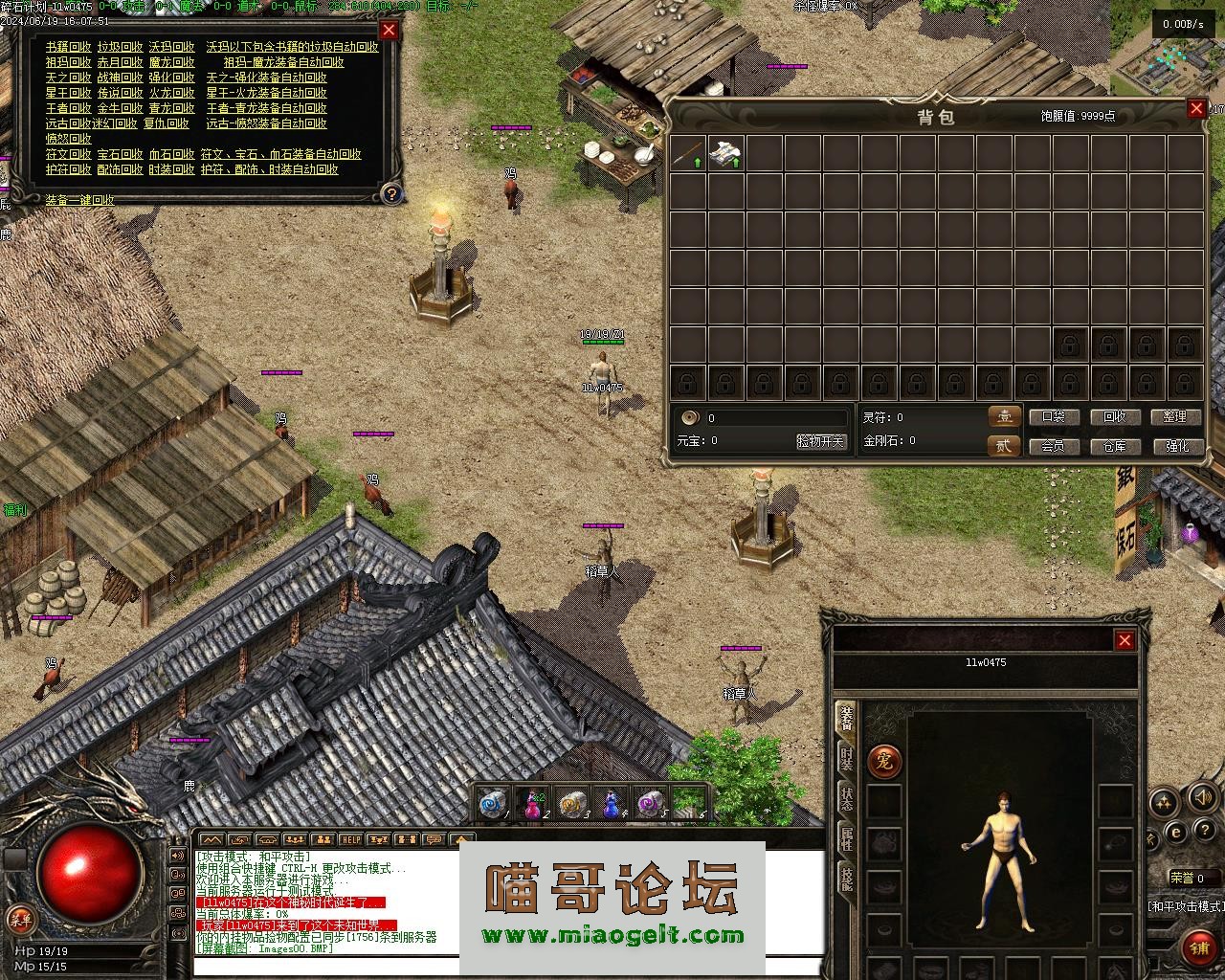Screen dimensions: 1225x980
Task: Open the red 铺 shop button
Action: (1199, 947)
